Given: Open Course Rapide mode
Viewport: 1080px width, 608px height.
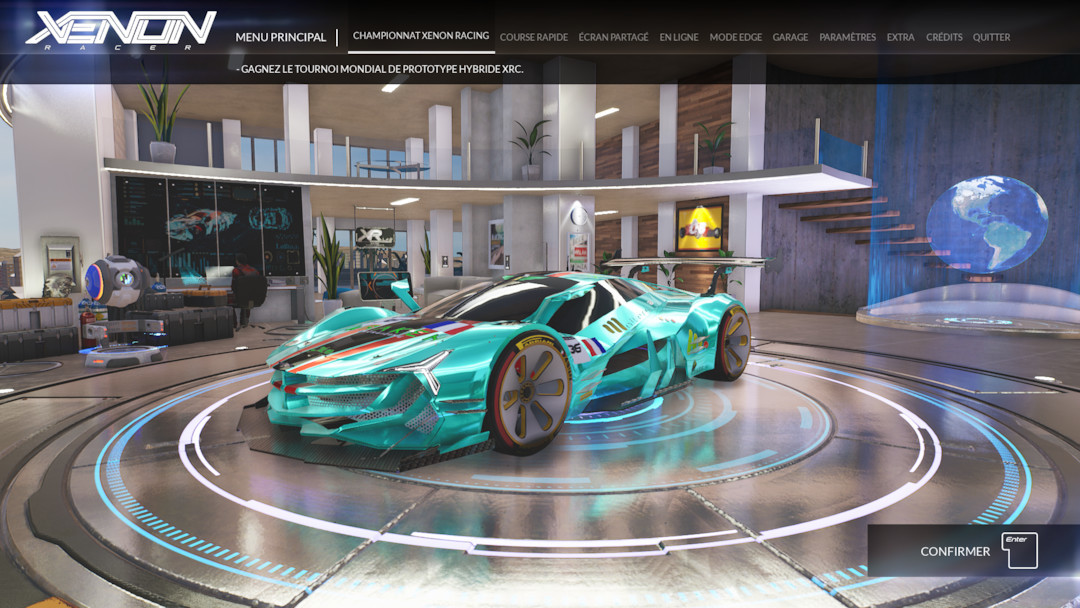Looking at the screenshot, I should pyautogui.click(x=533, y=37).
